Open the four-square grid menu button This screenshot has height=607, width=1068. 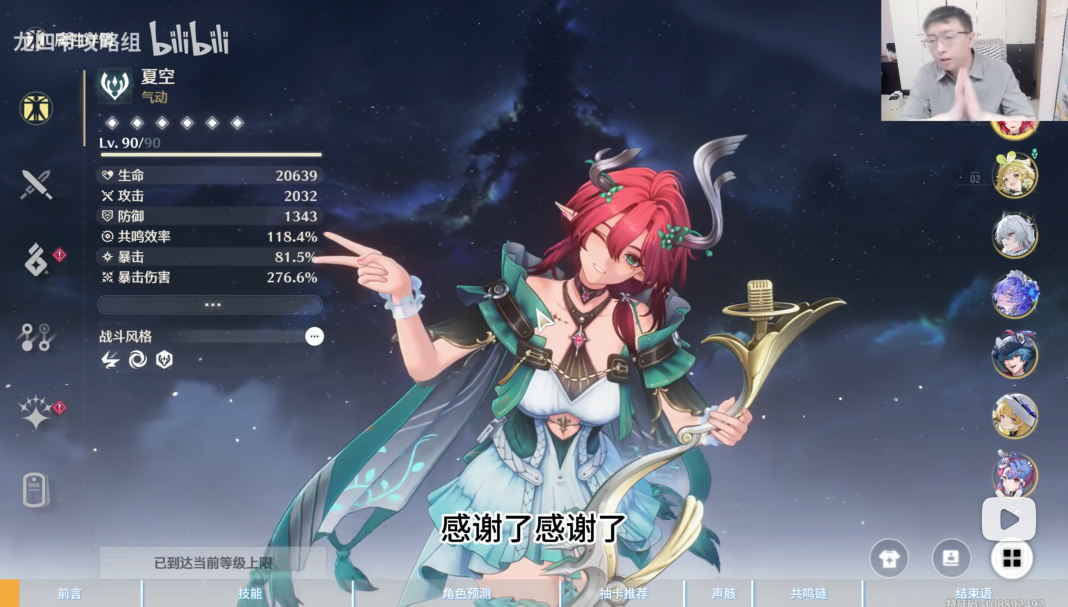point(1012,558)
